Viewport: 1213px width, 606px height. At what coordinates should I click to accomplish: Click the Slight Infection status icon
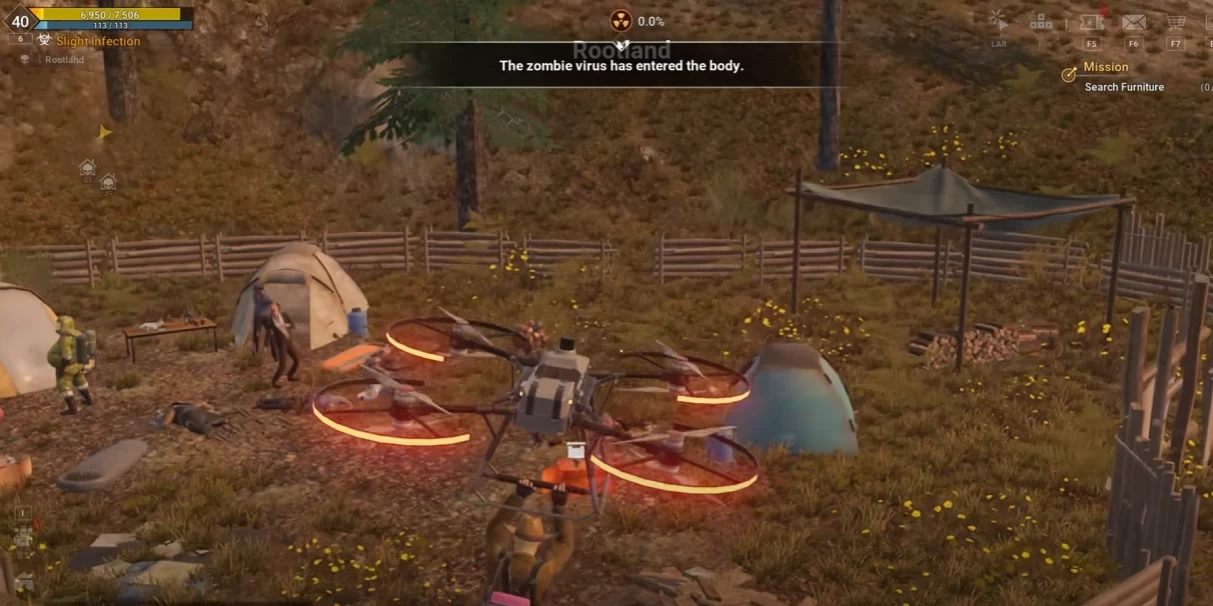(x=45, y=41)
